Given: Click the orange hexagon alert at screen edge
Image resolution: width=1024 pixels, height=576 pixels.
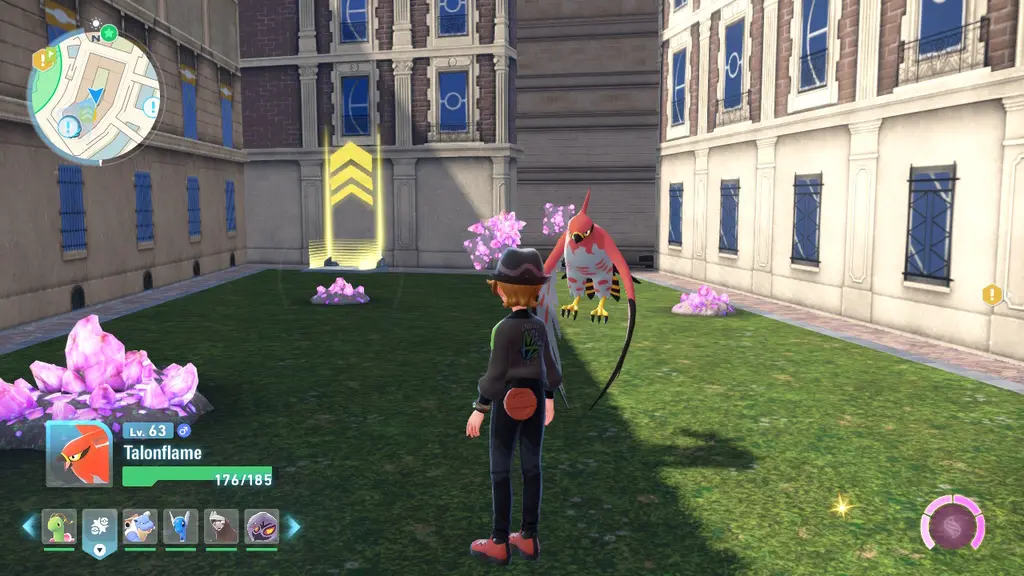Looking at the screenshot, I should (x=992, y=294).
